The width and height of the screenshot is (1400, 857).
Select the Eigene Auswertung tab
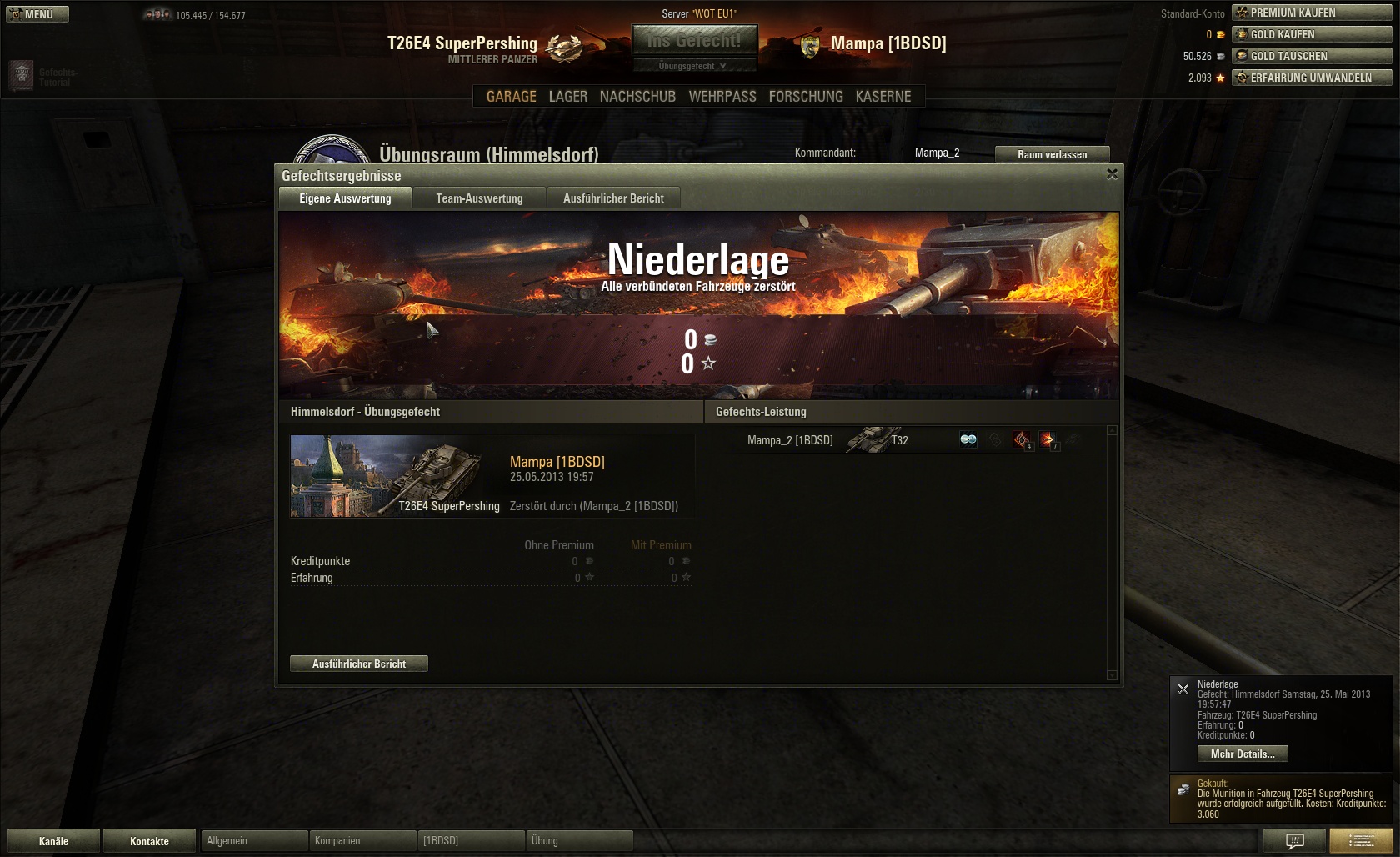pyautogui.click(x=345, y=198)
